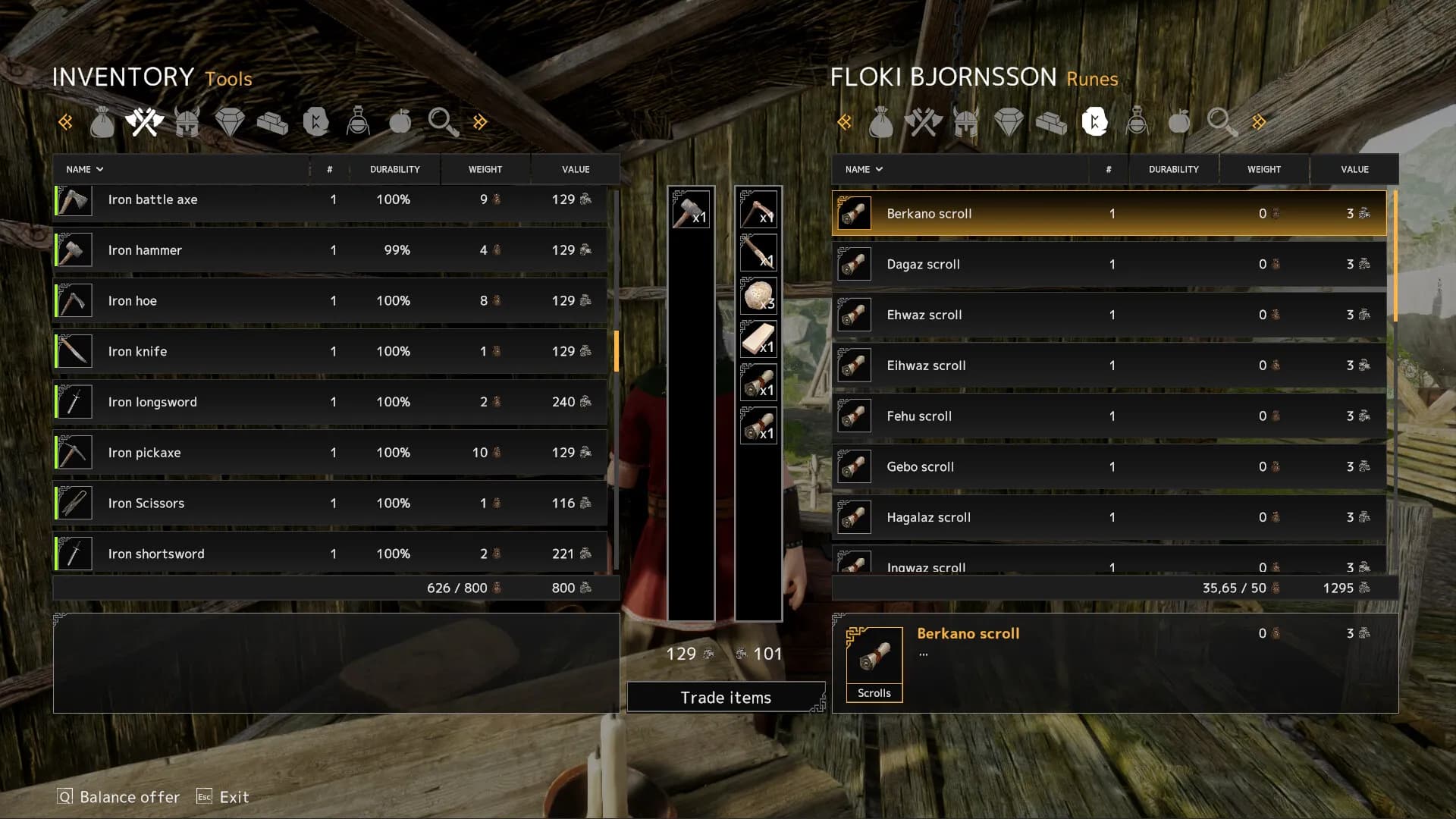Click the Iron knife row
The width and height of the screenshot is (1456, 819).
click(x=331, y=351)
